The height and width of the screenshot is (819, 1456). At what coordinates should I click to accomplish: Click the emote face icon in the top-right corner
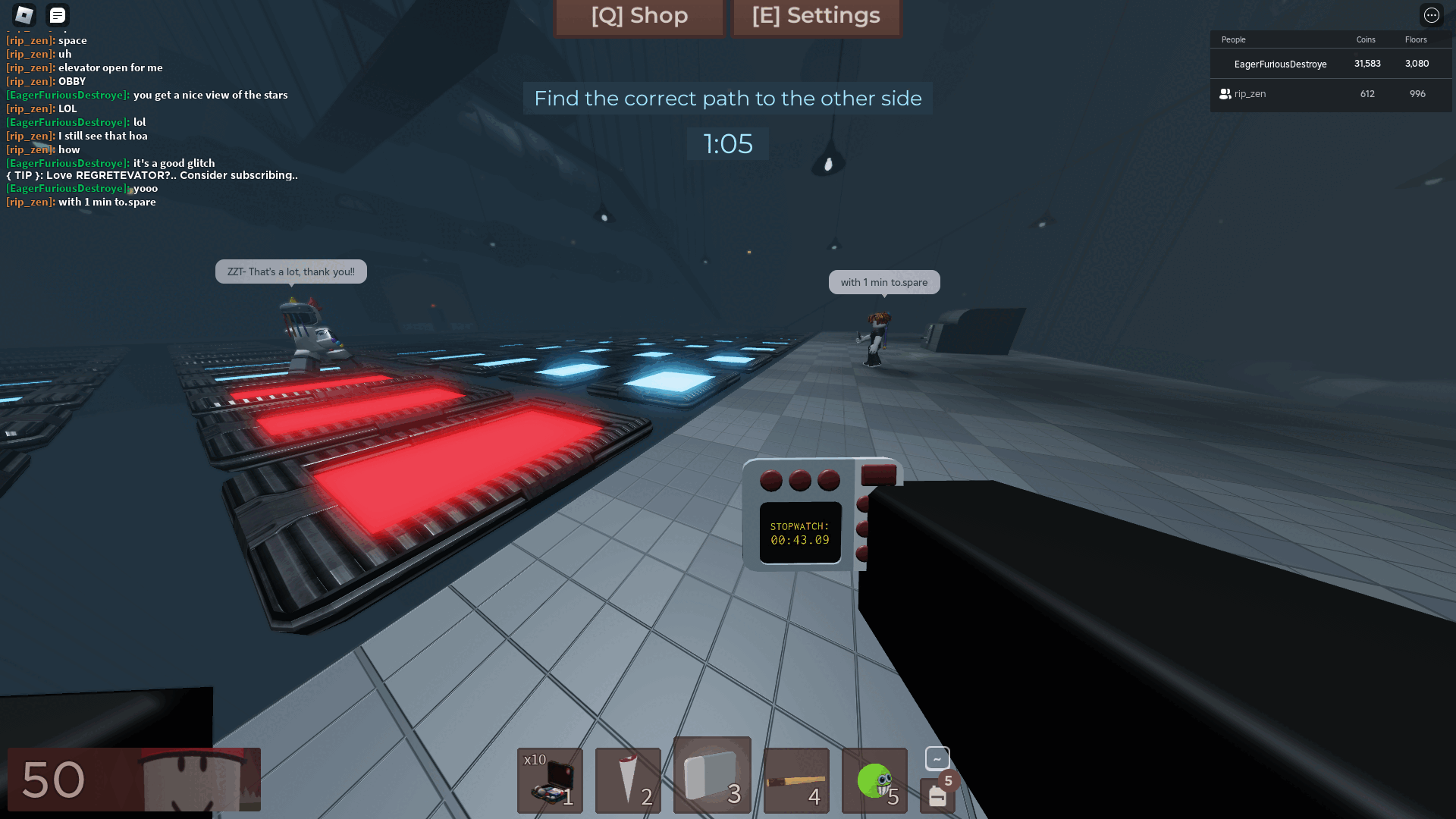[x=1432, y=15]
